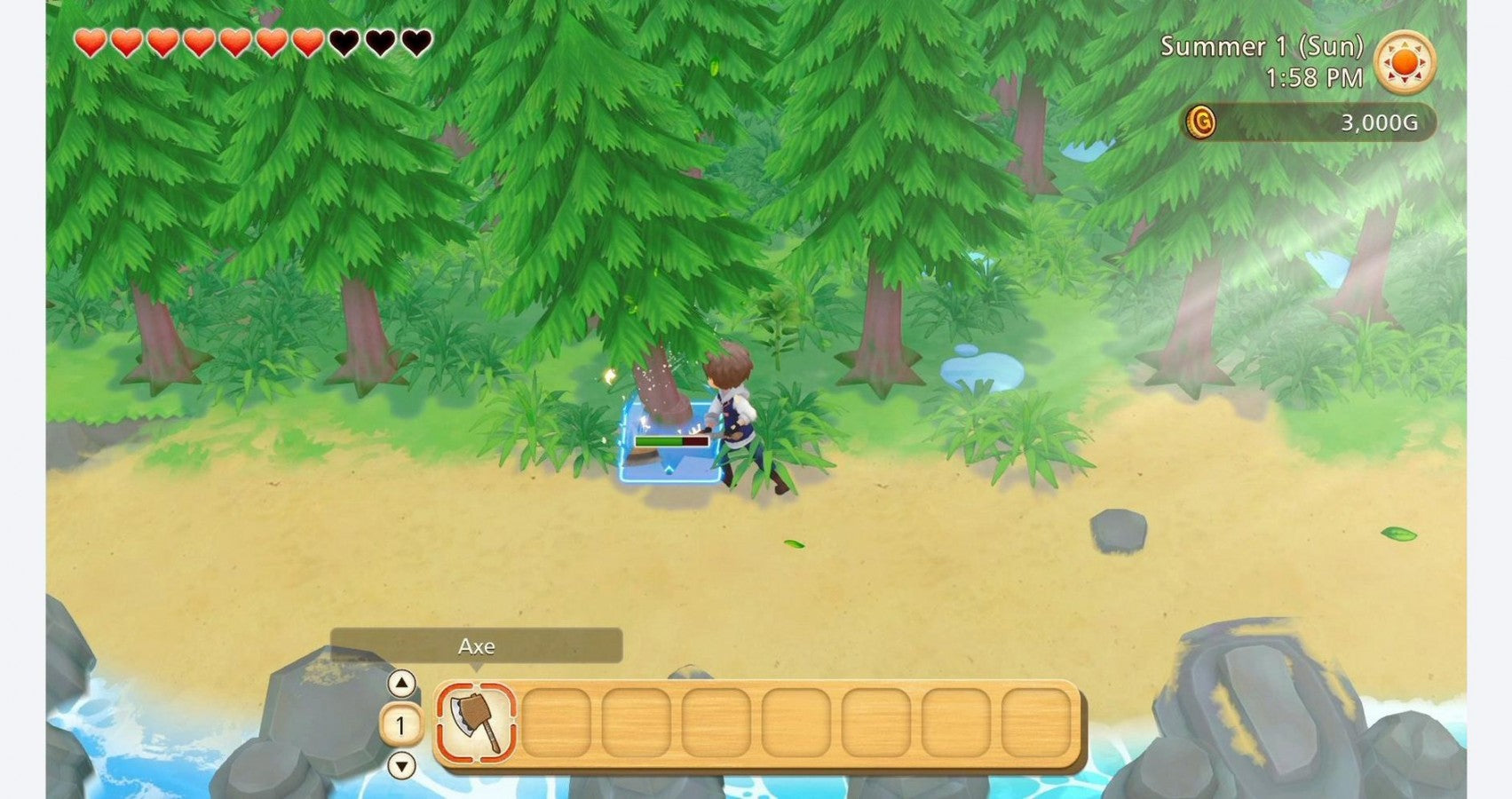
Task: Click the Axe tooltip label
Action: click(x=474, y=647)
